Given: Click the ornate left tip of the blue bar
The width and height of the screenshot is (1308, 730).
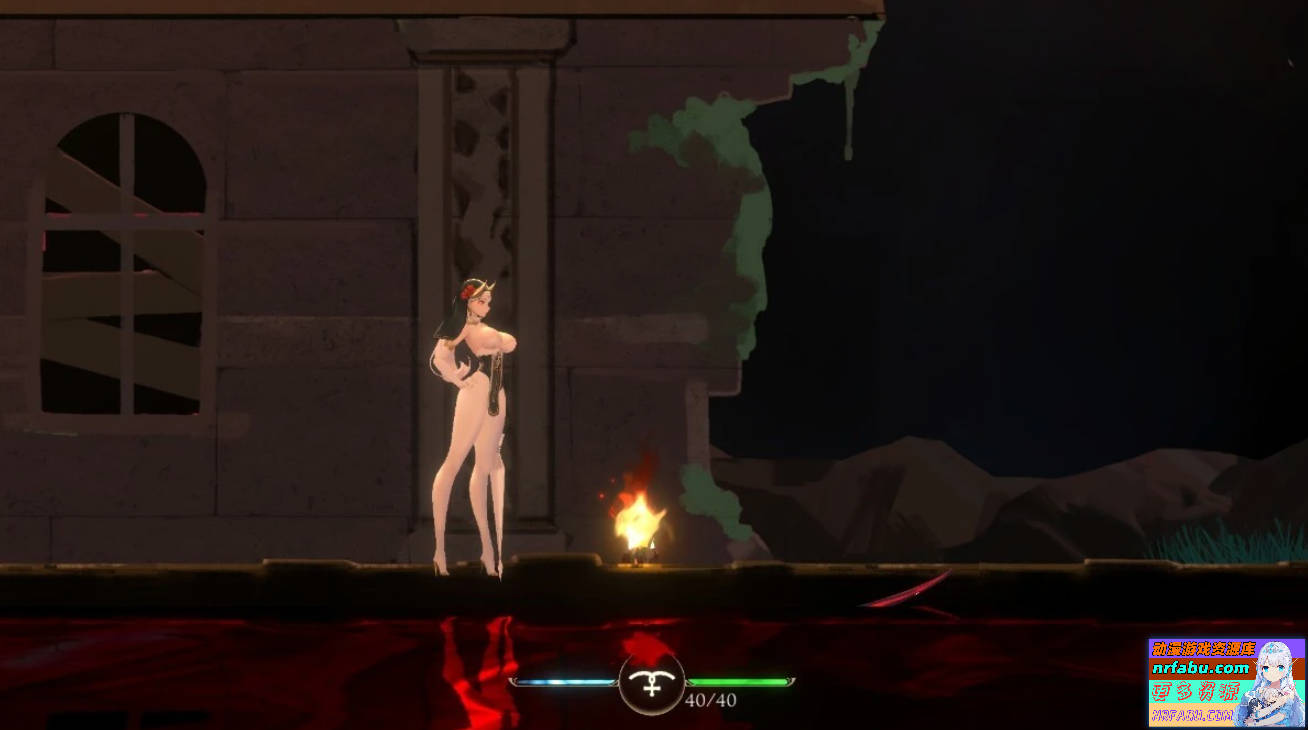Looking at the screenshot, I should 514,680.
